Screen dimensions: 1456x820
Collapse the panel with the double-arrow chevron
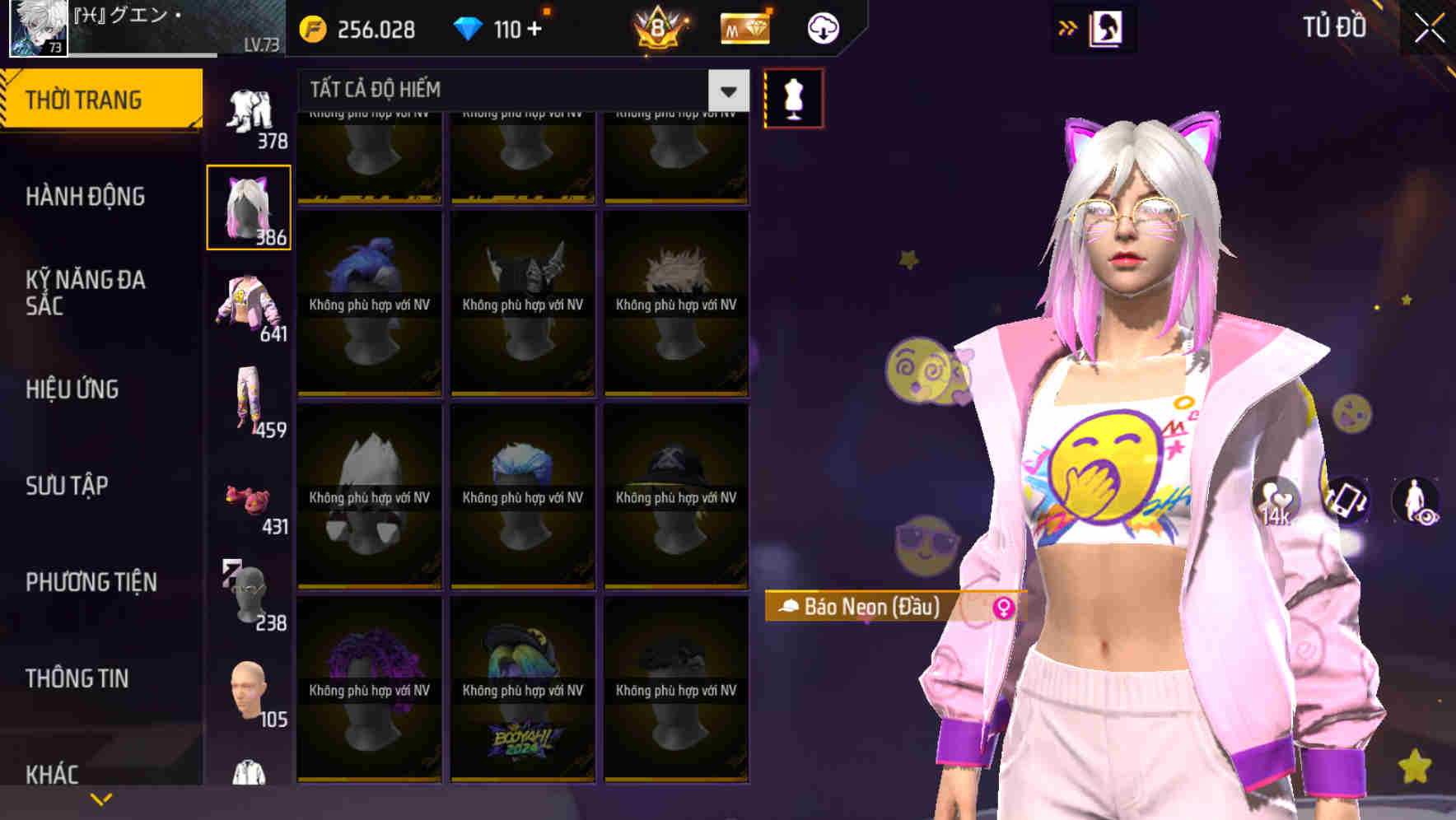1068,26
